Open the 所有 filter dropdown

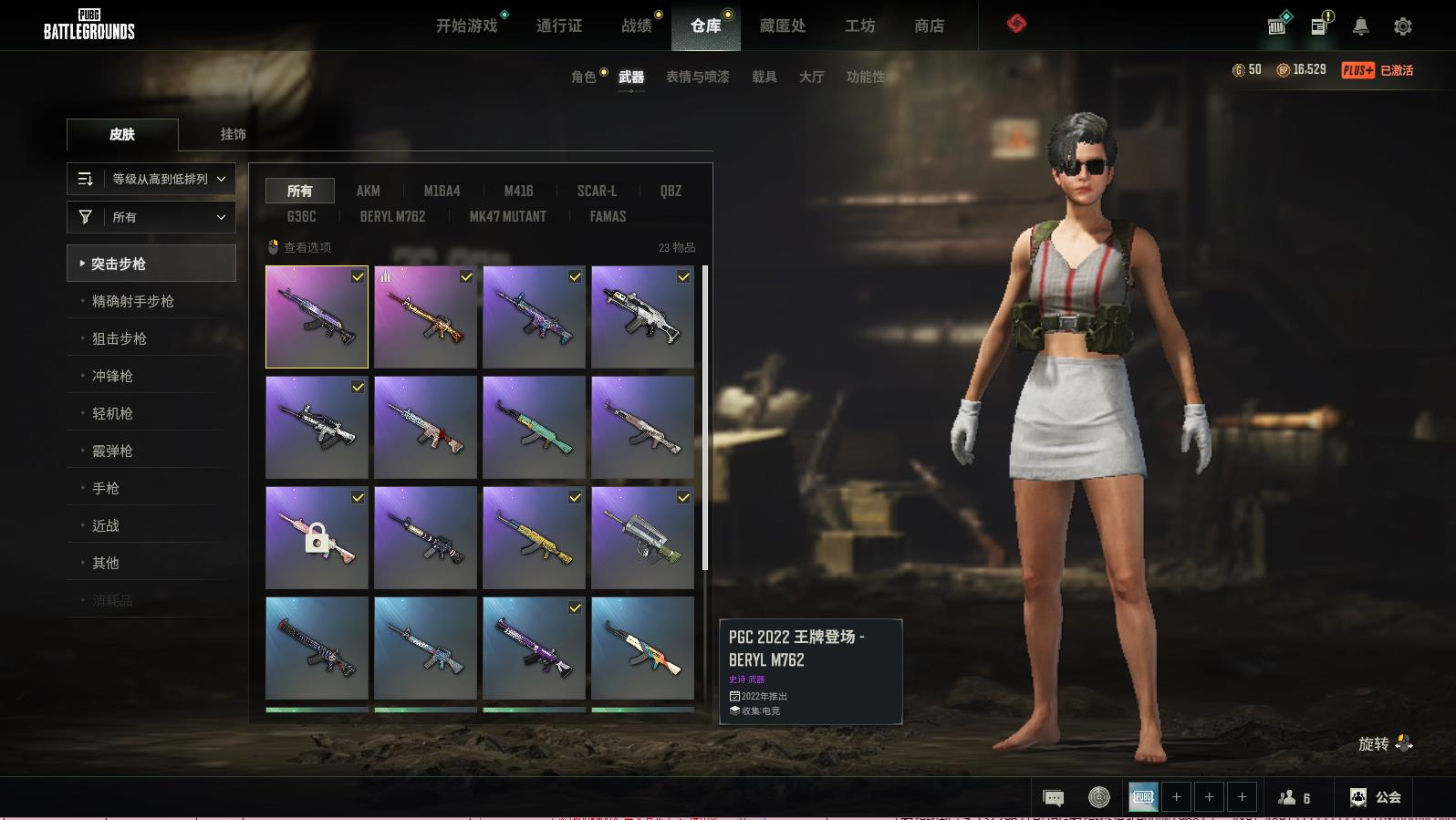[151, 217]
